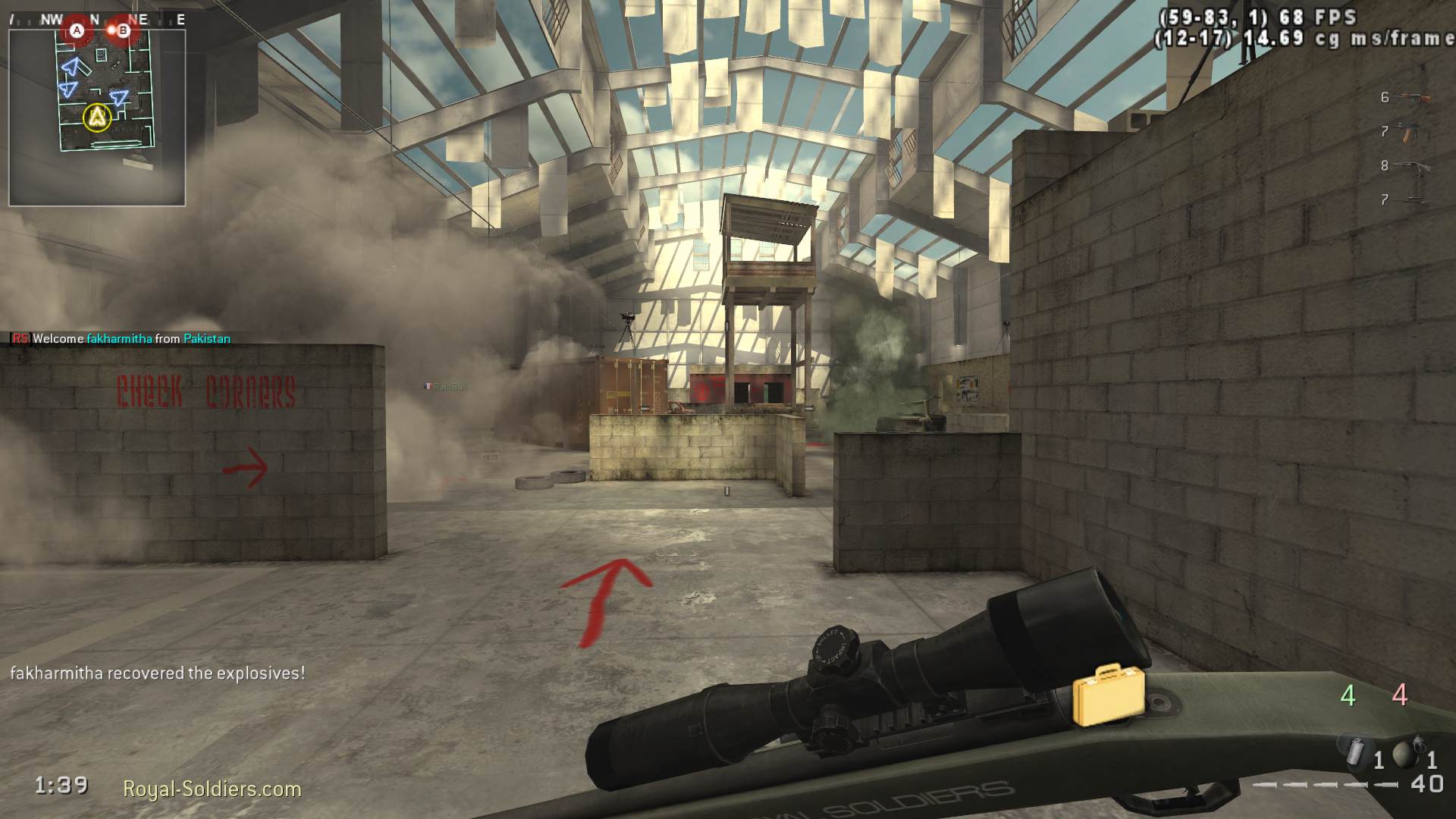The height and width of the screenshot is (819, 1456).
Task: Click the B bombsite marker on the minimap
Action: coord(124,30)
